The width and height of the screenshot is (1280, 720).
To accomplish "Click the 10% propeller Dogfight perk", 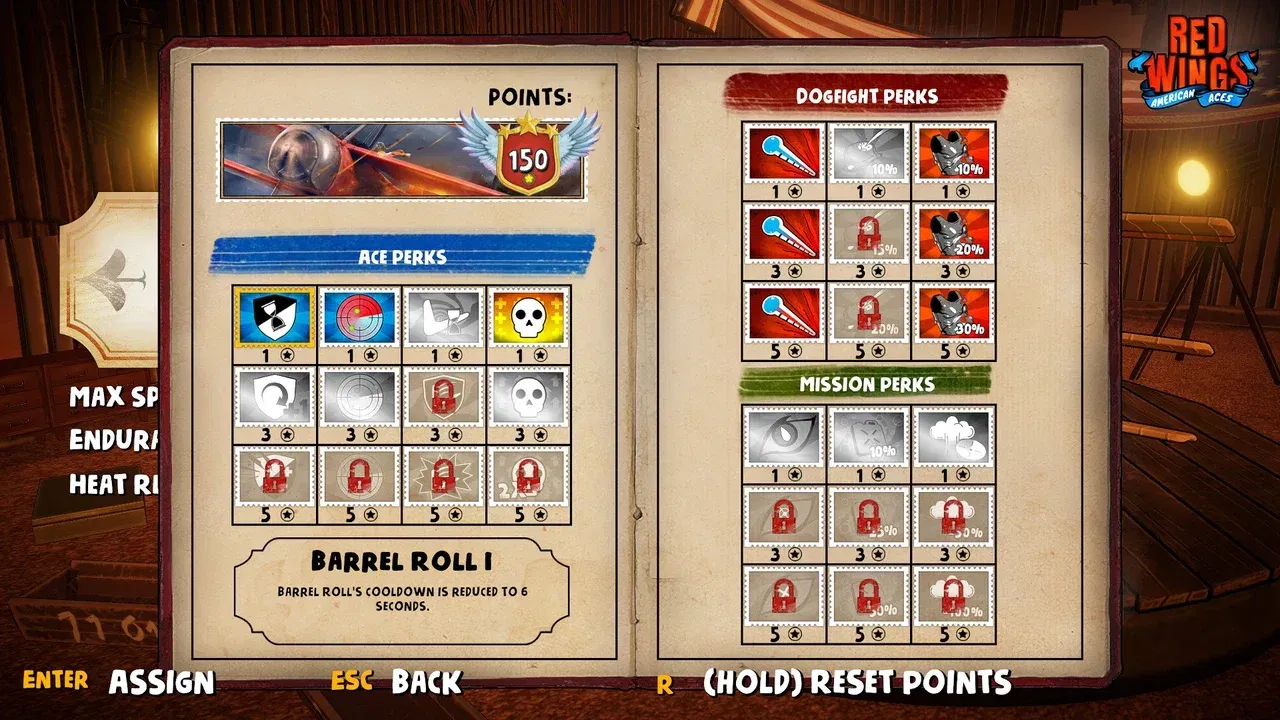I will point(869,152).
